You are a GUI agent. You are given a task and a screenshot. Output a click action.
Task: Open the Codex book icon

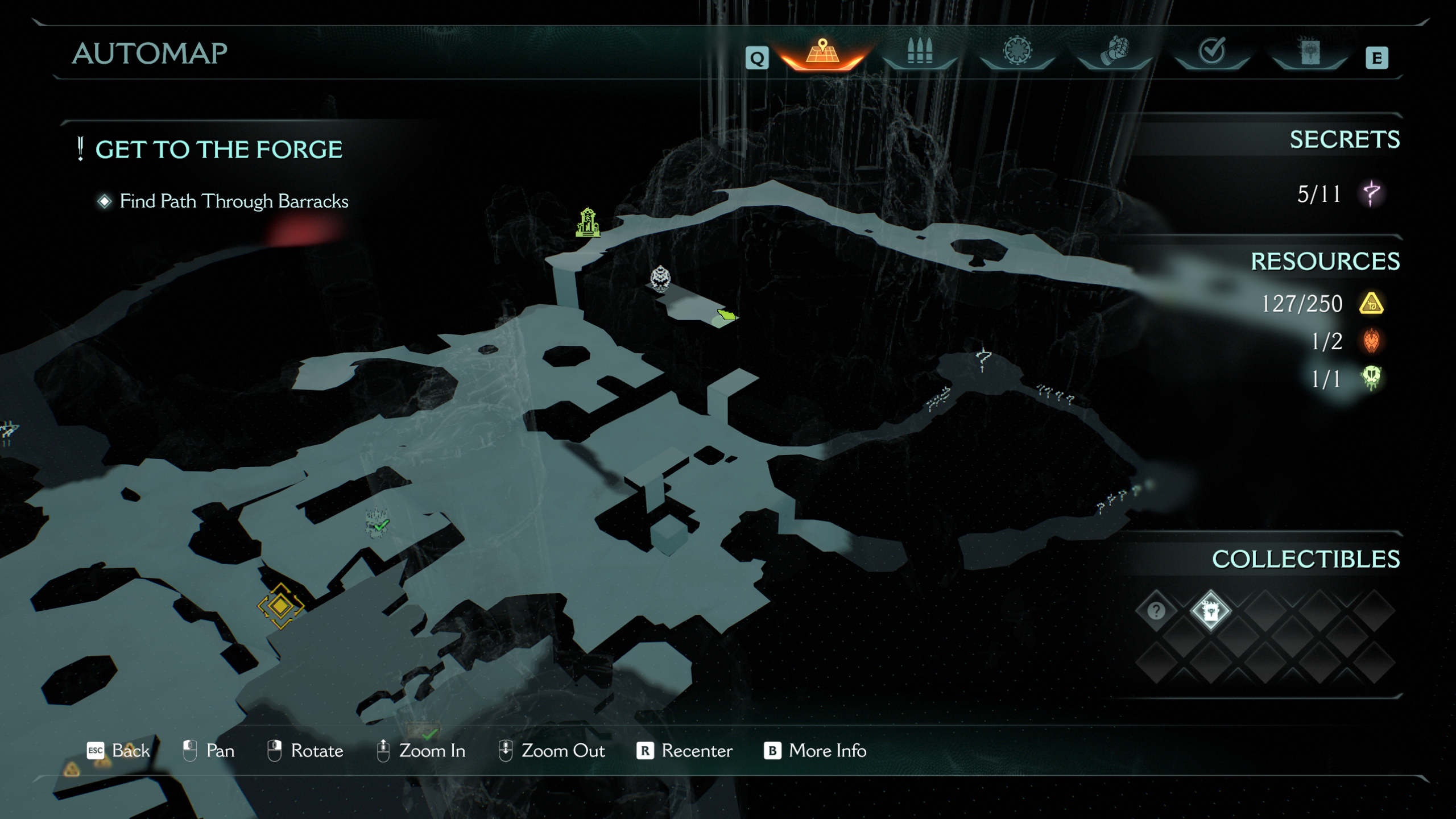(x=1310, y=52)
